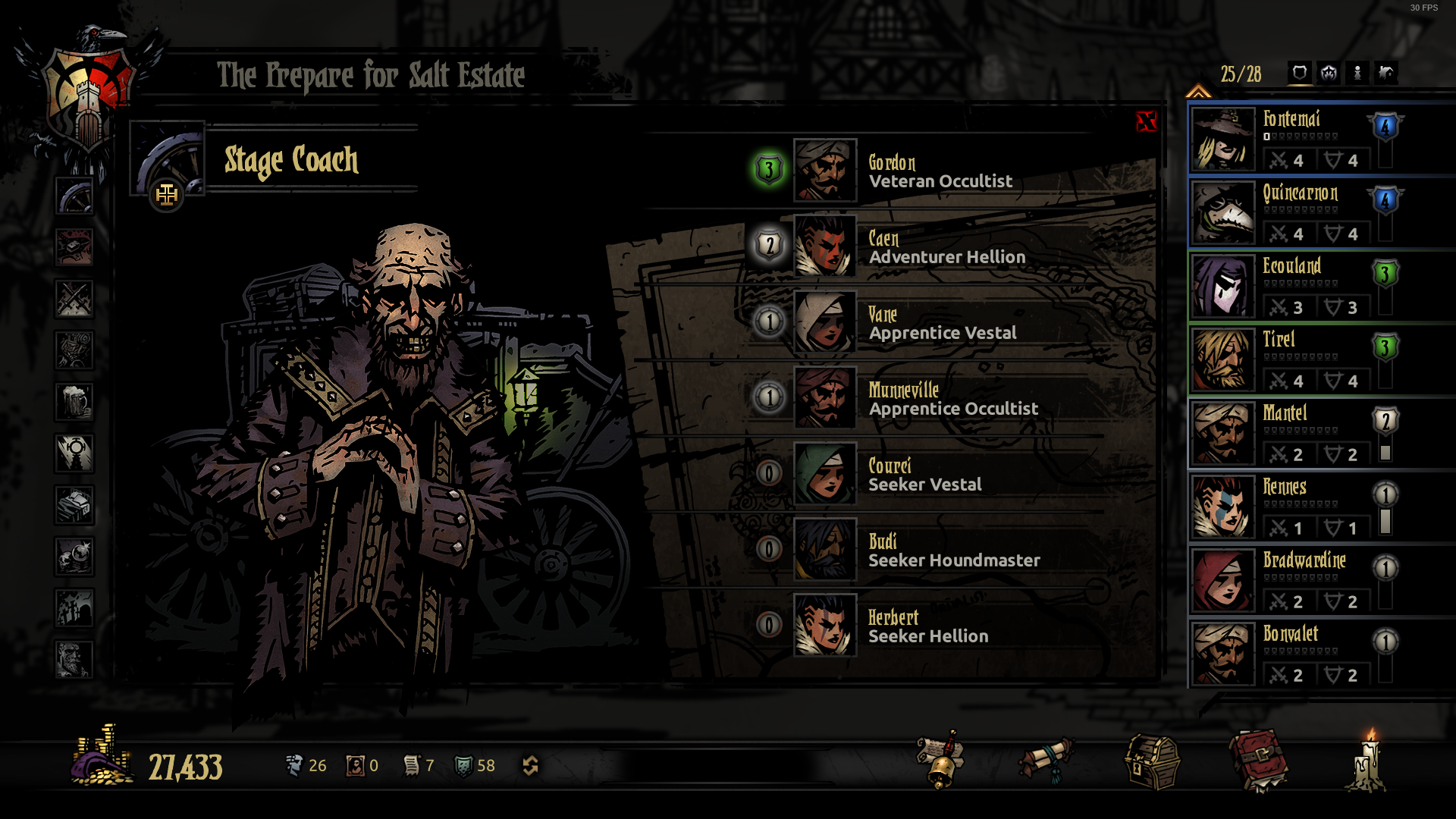
Task: Open the treasure chest inventory
Action: 1151,762
